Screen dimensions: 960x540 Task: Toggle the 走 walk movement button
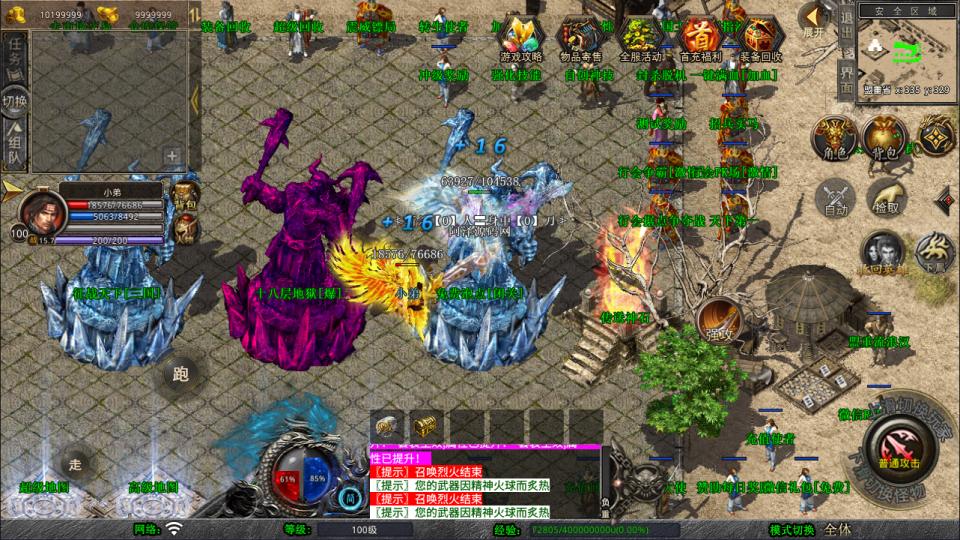[x=73, y=463]
